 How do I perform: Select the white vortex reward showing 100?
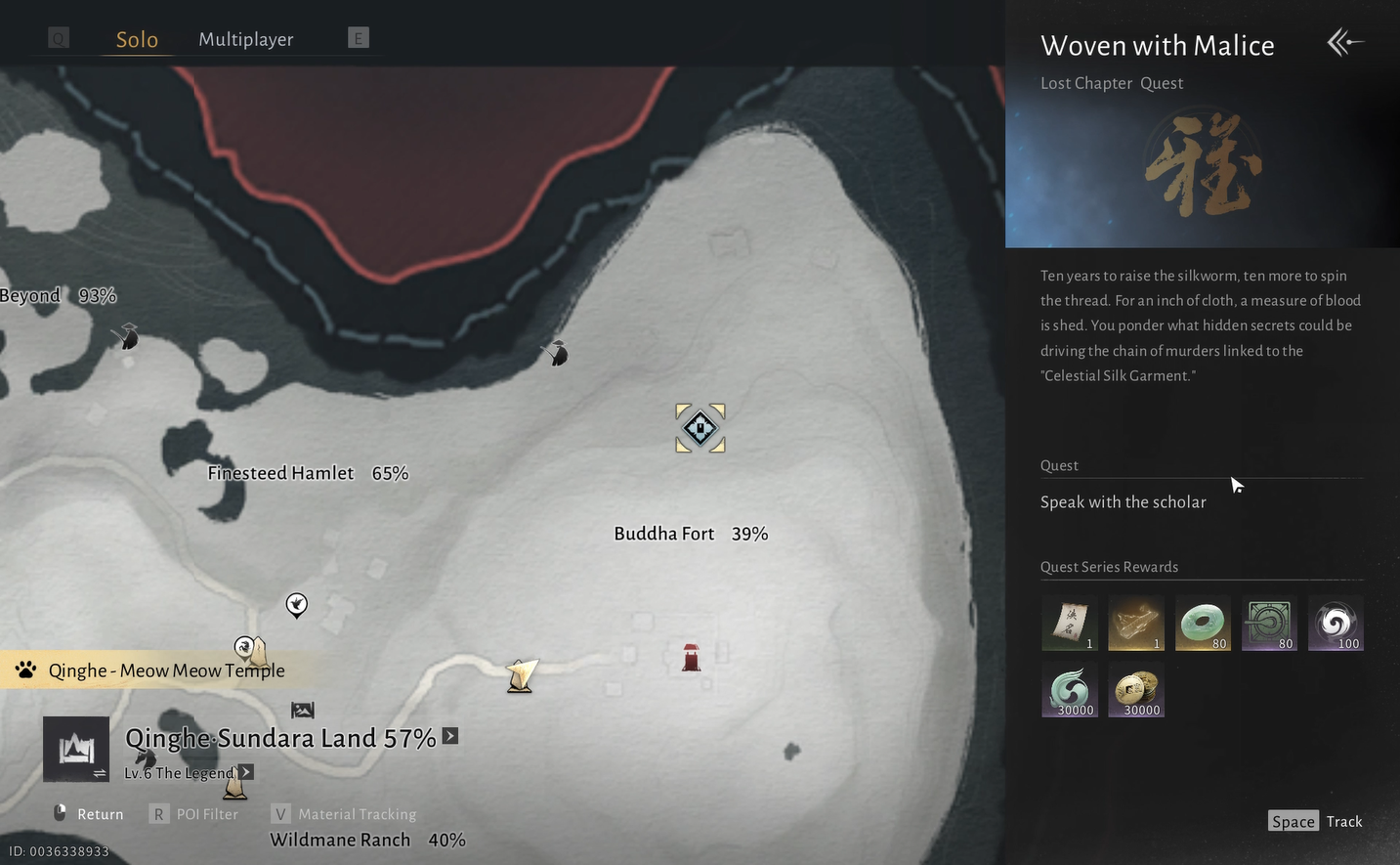point(1336,623)
